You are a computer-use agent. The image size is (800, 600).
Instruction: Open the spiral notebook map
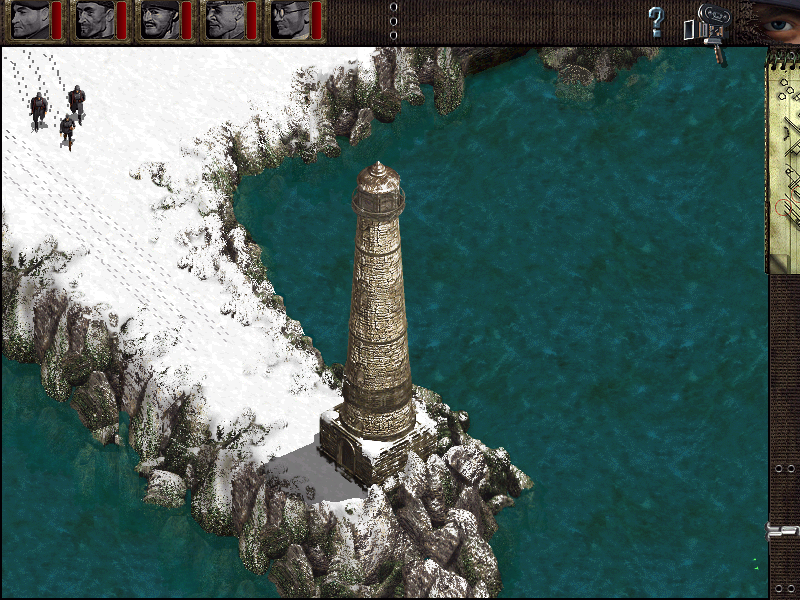[x=784, y=160]
